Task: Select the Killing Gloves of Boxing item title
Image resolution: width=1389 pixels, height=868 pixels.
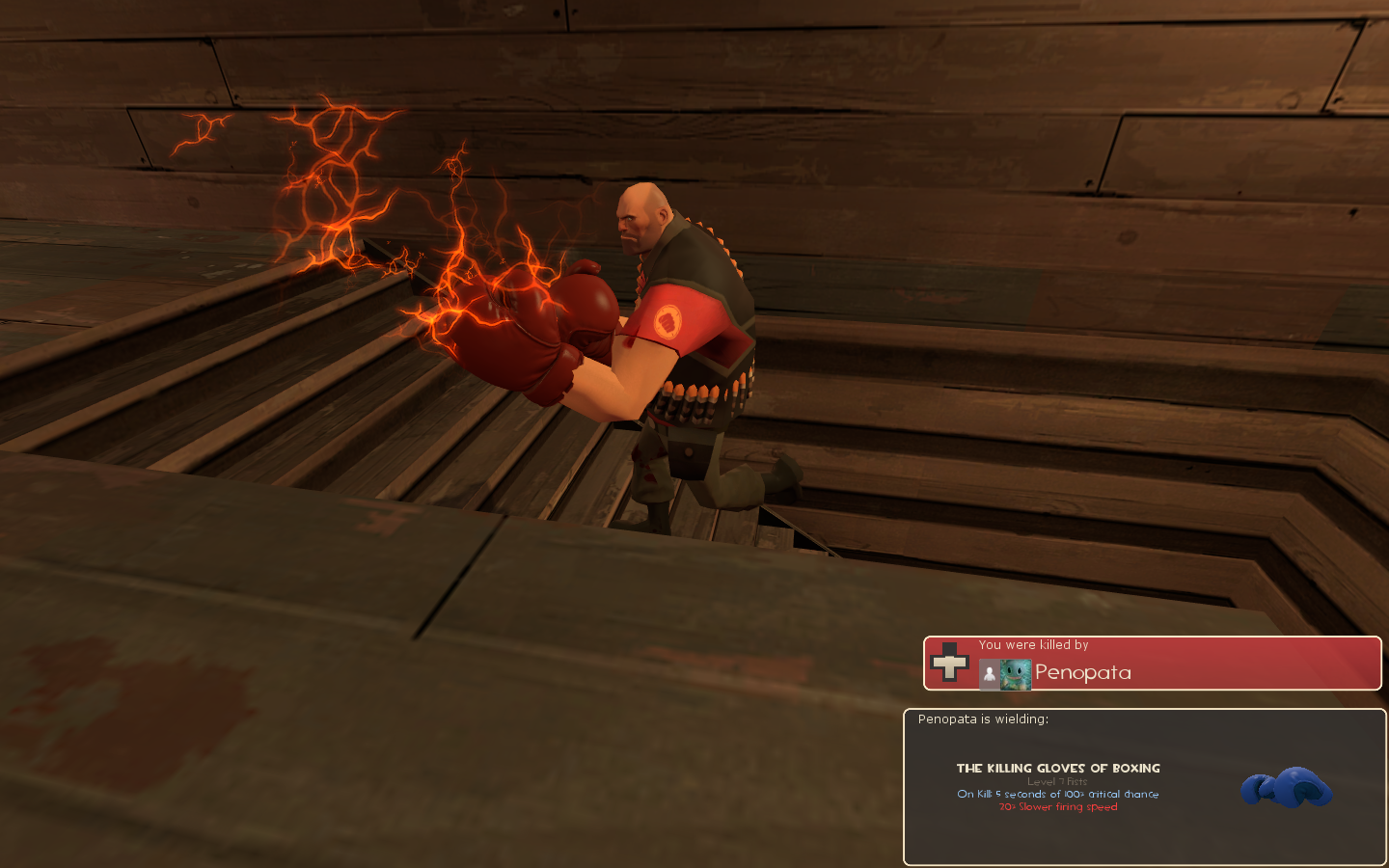Action: [x=1058, y=769]
